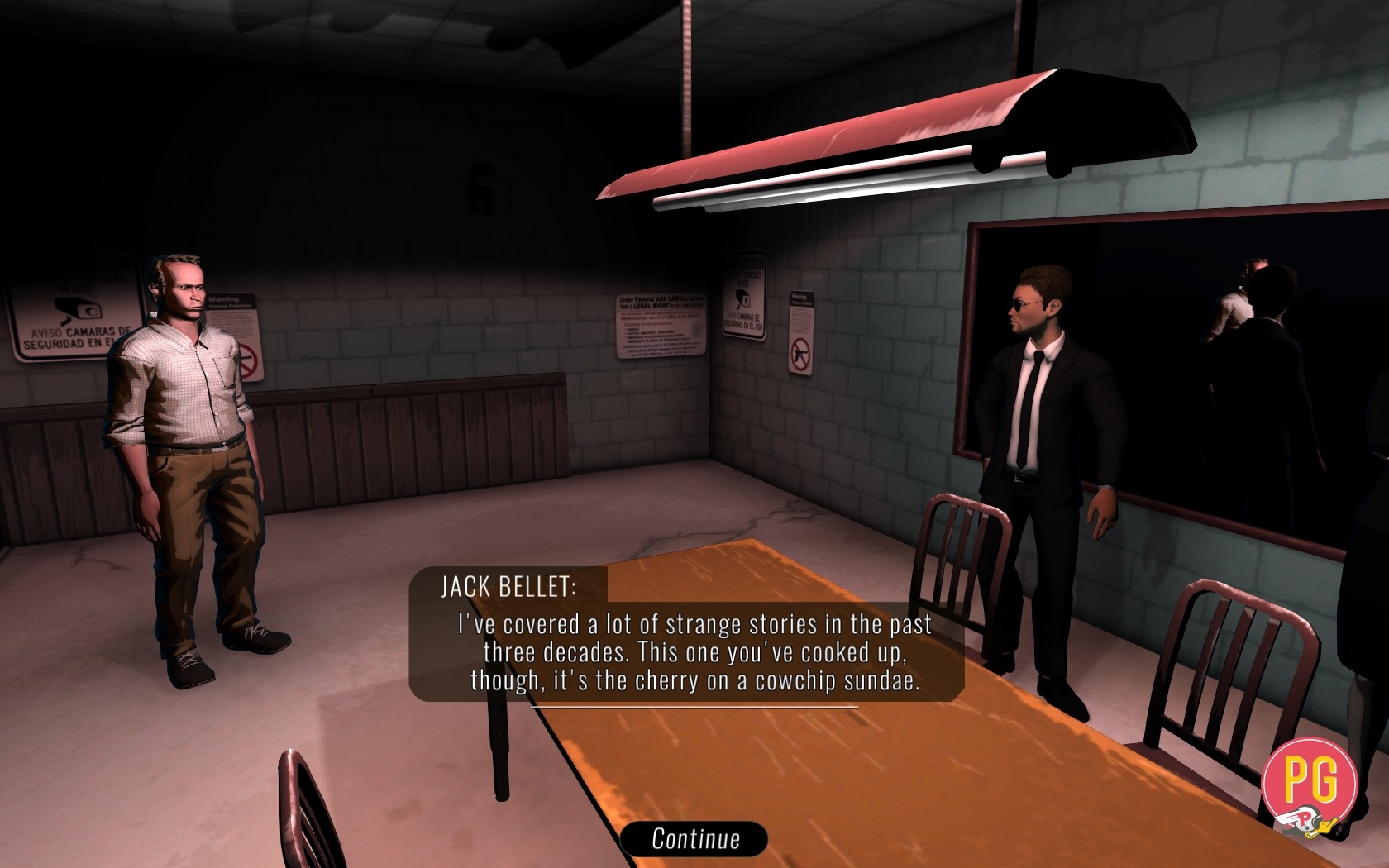Continue the Jack Bellet dialogue

point(694,838)
